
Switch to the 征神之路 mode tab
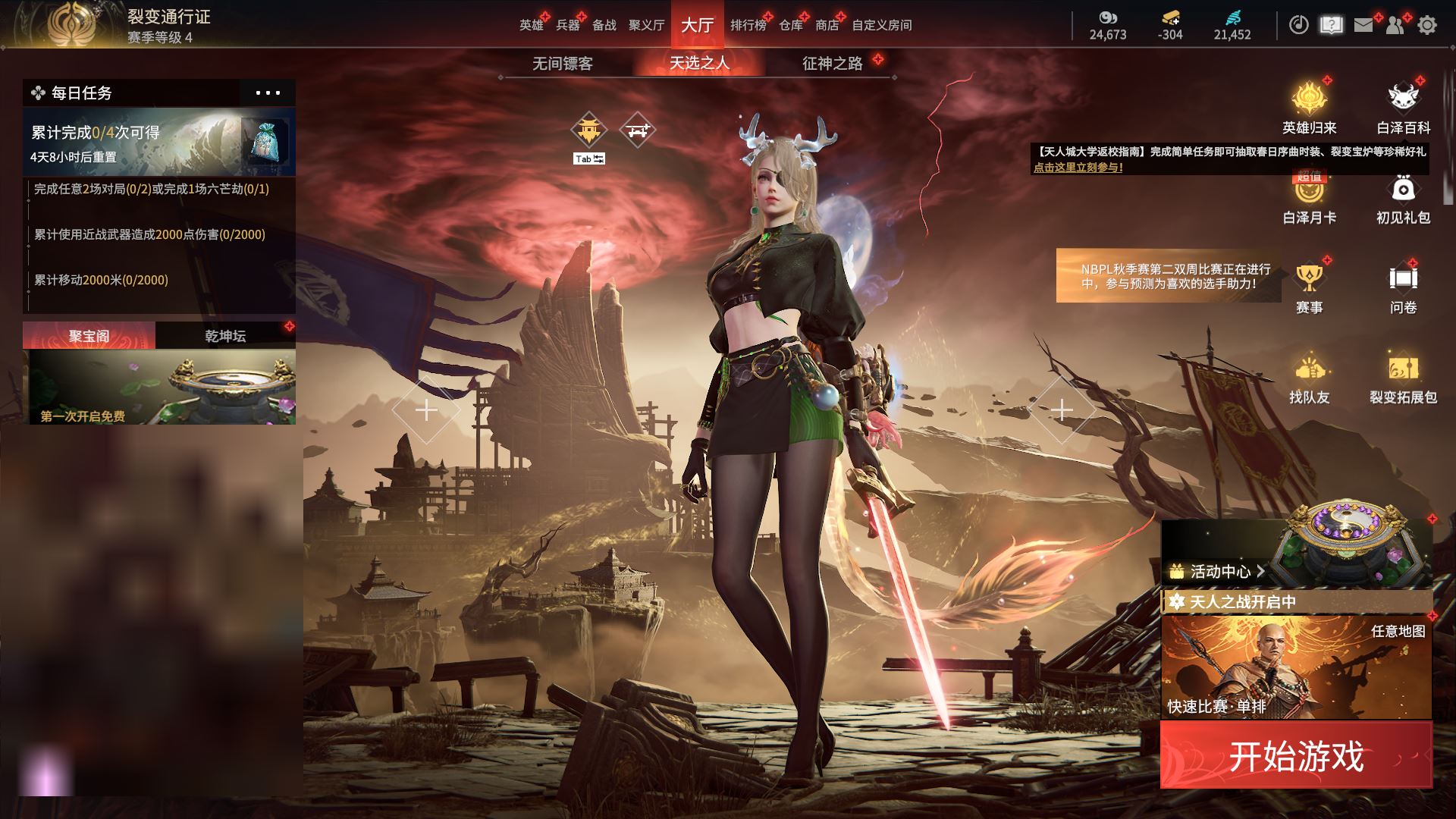pyautogui.click(x=833, y=64)
